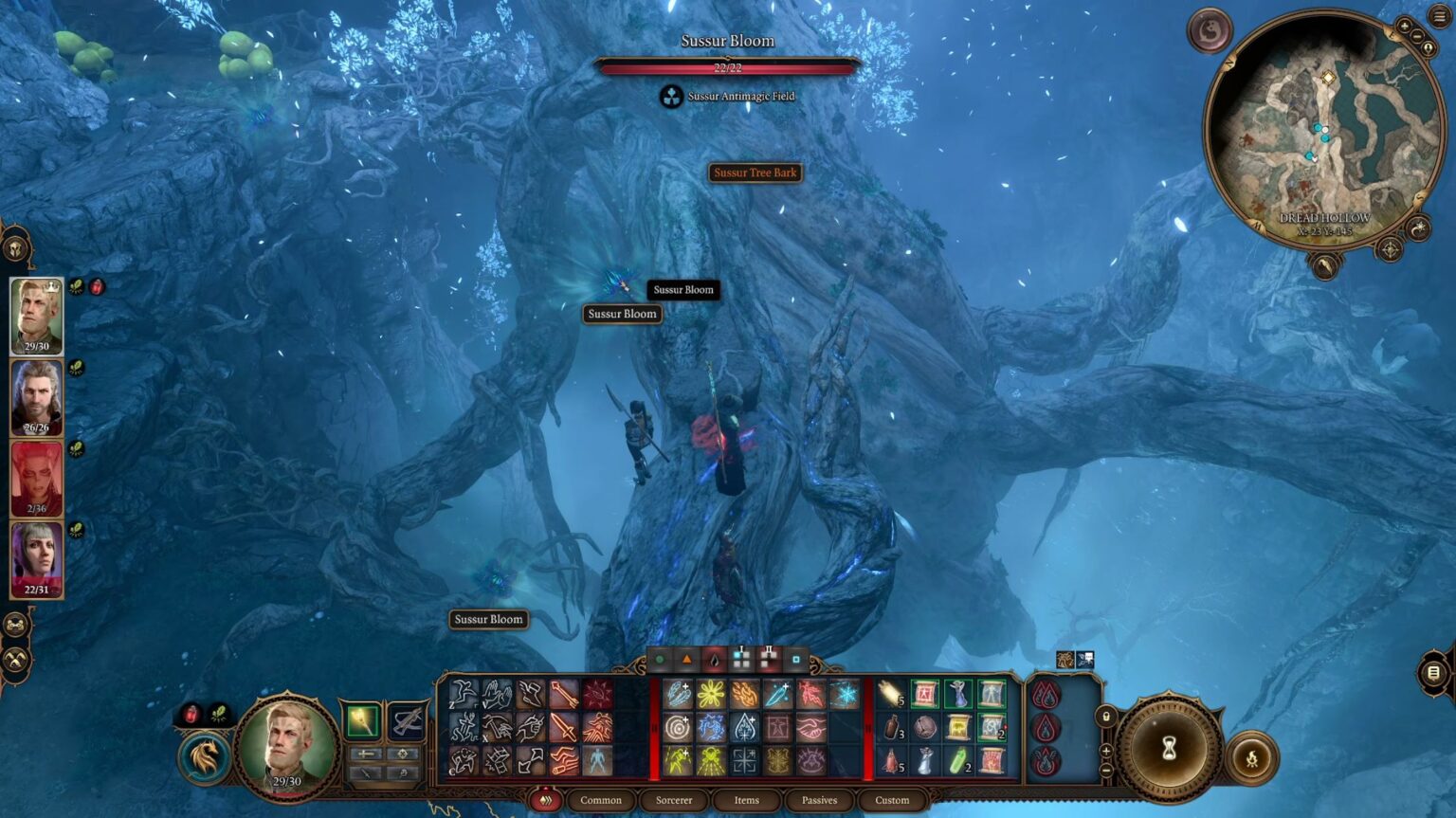The width and height of the screenshot is (1456, 818).
Task: Zoom in the minimap with plus button
Action: coord(1404,27)
